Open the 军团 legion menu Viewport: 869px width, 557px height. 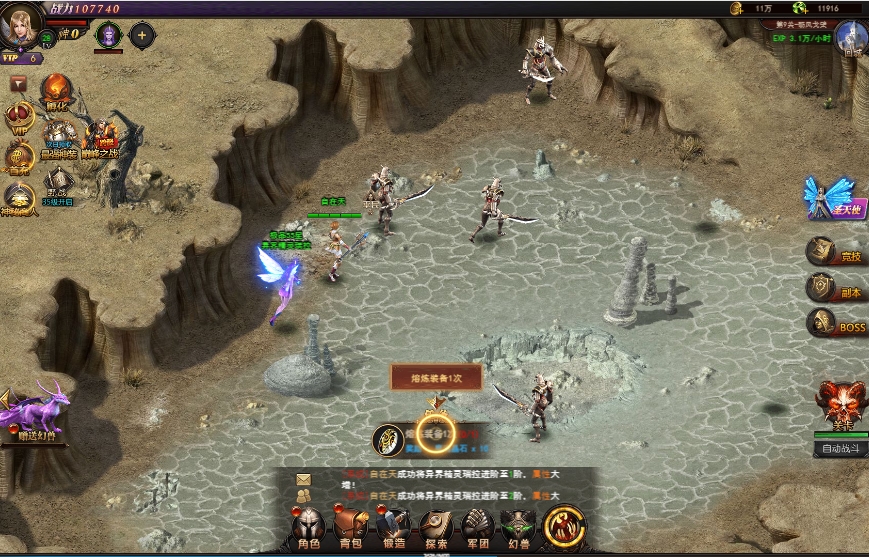coord(479,528)
